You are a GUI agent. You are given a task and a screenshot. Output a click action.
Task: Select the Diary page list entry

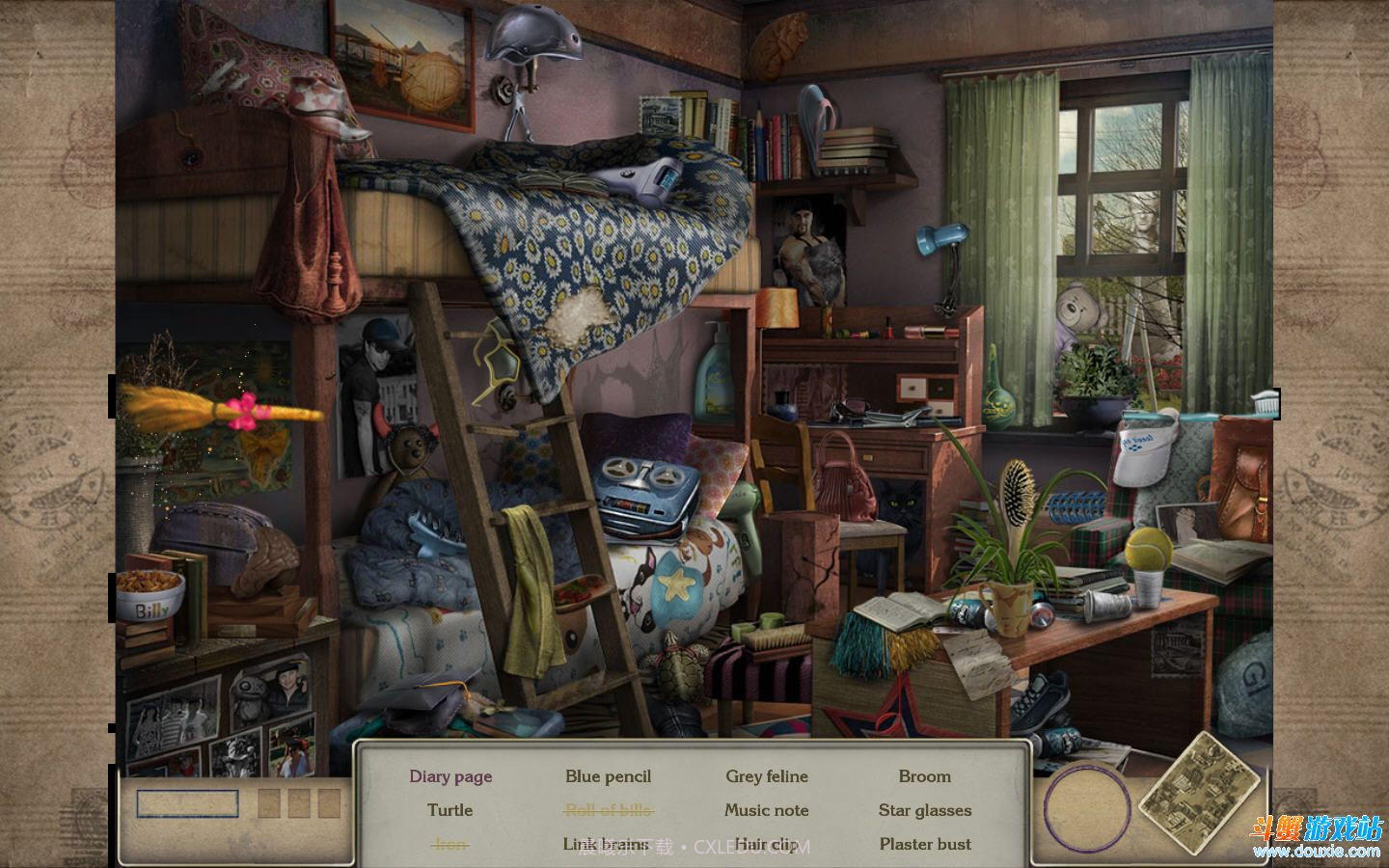coord(450,776)
